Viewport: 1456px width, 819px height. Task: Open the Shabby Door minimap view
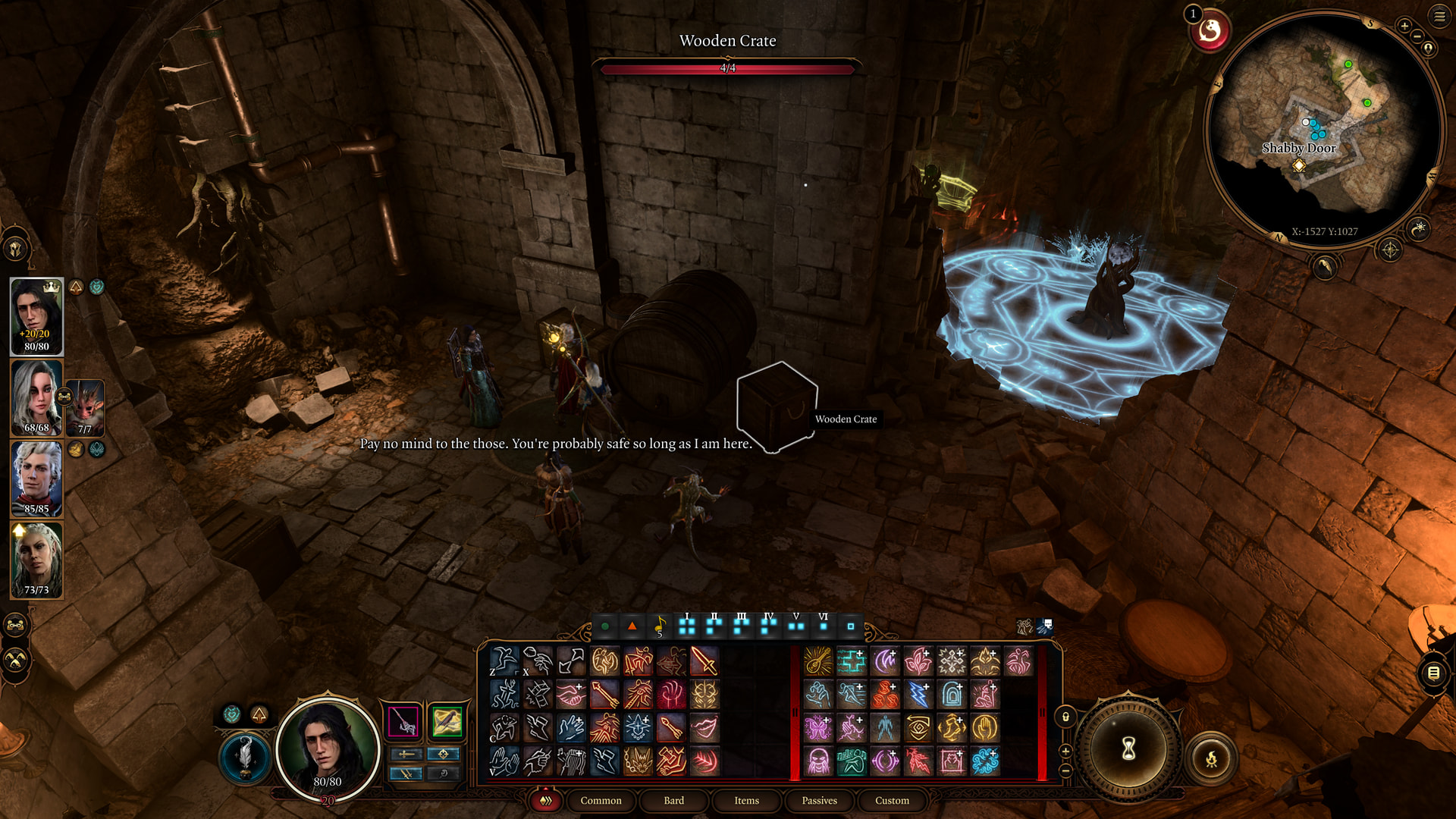point(1298,149)
